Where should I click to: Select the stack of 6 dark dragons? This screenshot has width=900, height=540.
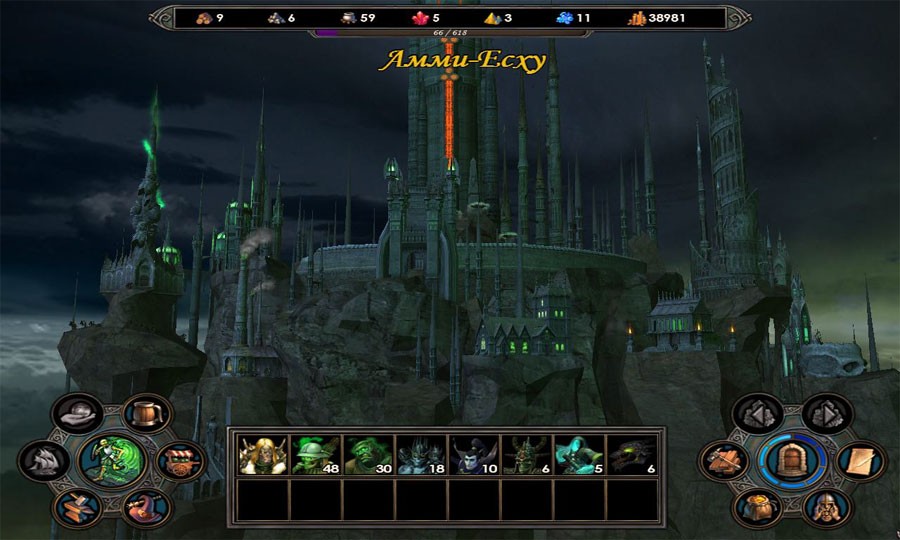pyautogui.click(x=631, y=455)
